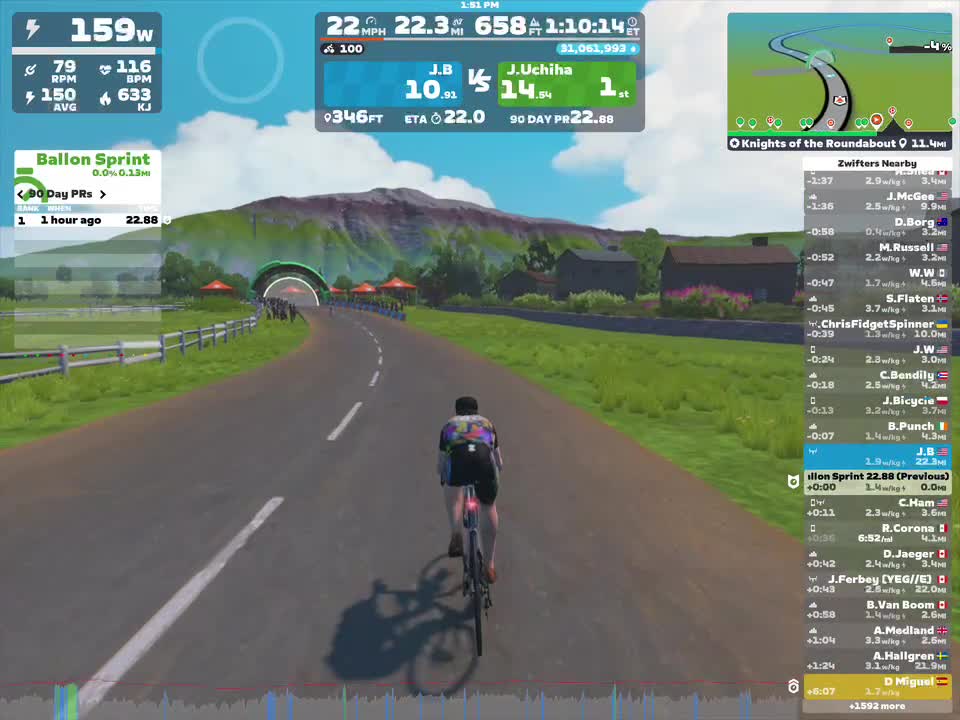Choose rider A.Hallgren from nearby riders
This screenshot has height=720, width=960.
[877, 661]
